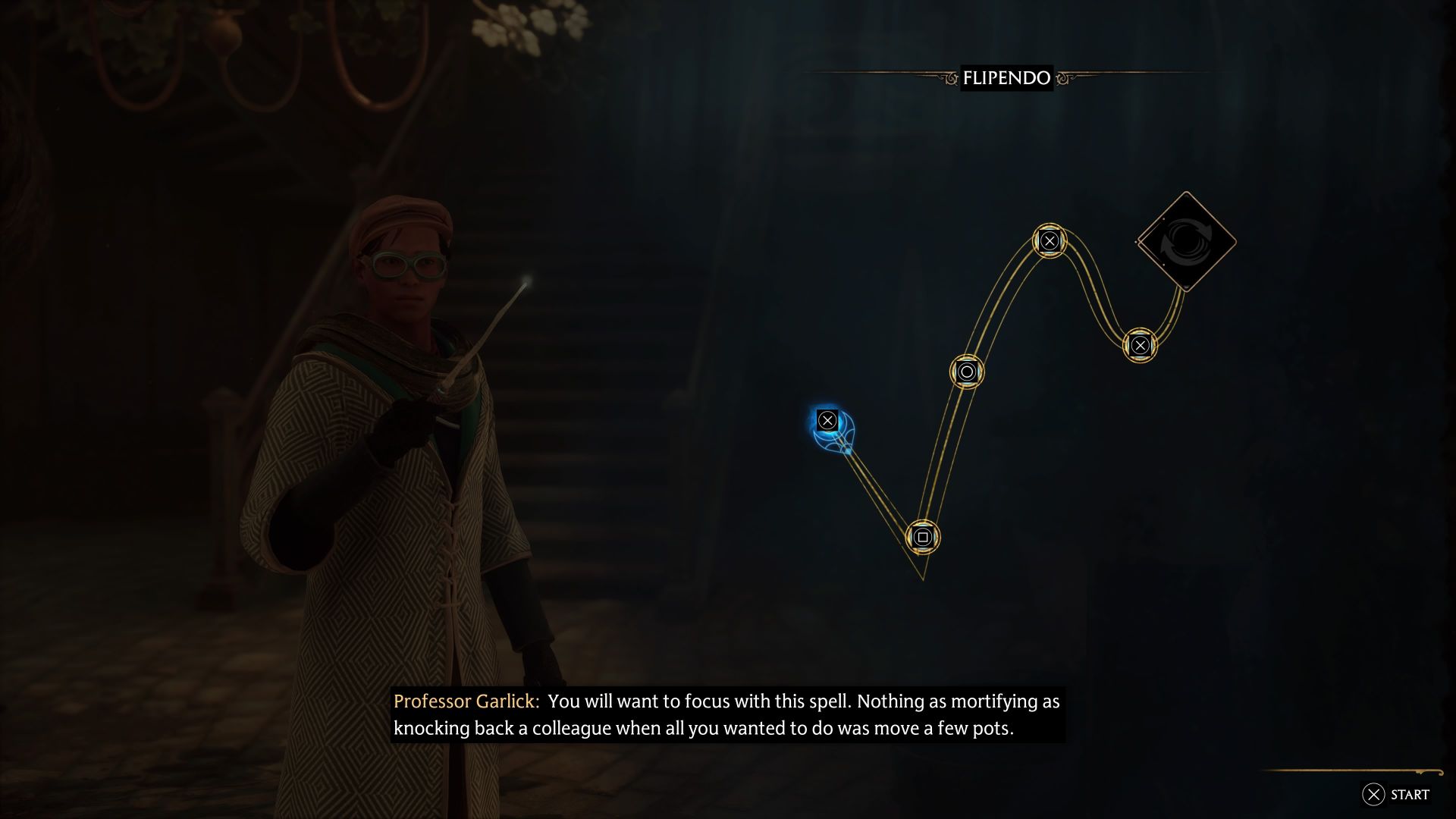Viewport: 1456px width, 819px height.
Task: Click Professor Garlick's name in the dialogue box
Action: pos(465,702)
